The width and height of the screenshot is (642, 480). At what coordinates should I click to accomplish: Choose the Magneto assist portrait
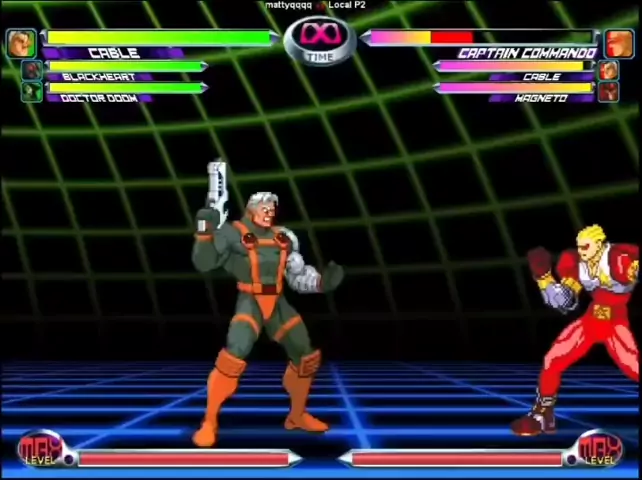click(x=607, y=92)
